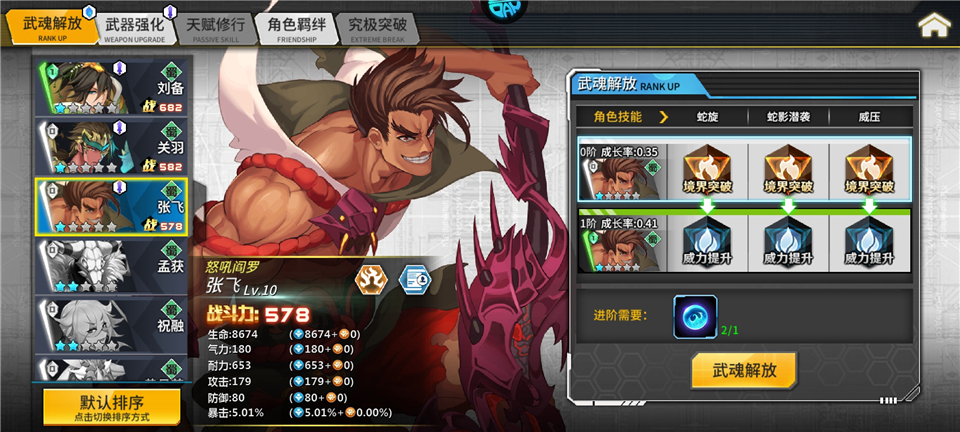Viewport: 960px width, 432px height.
Task: Select 关羽 from the hero list
Action: pos(112,147)
